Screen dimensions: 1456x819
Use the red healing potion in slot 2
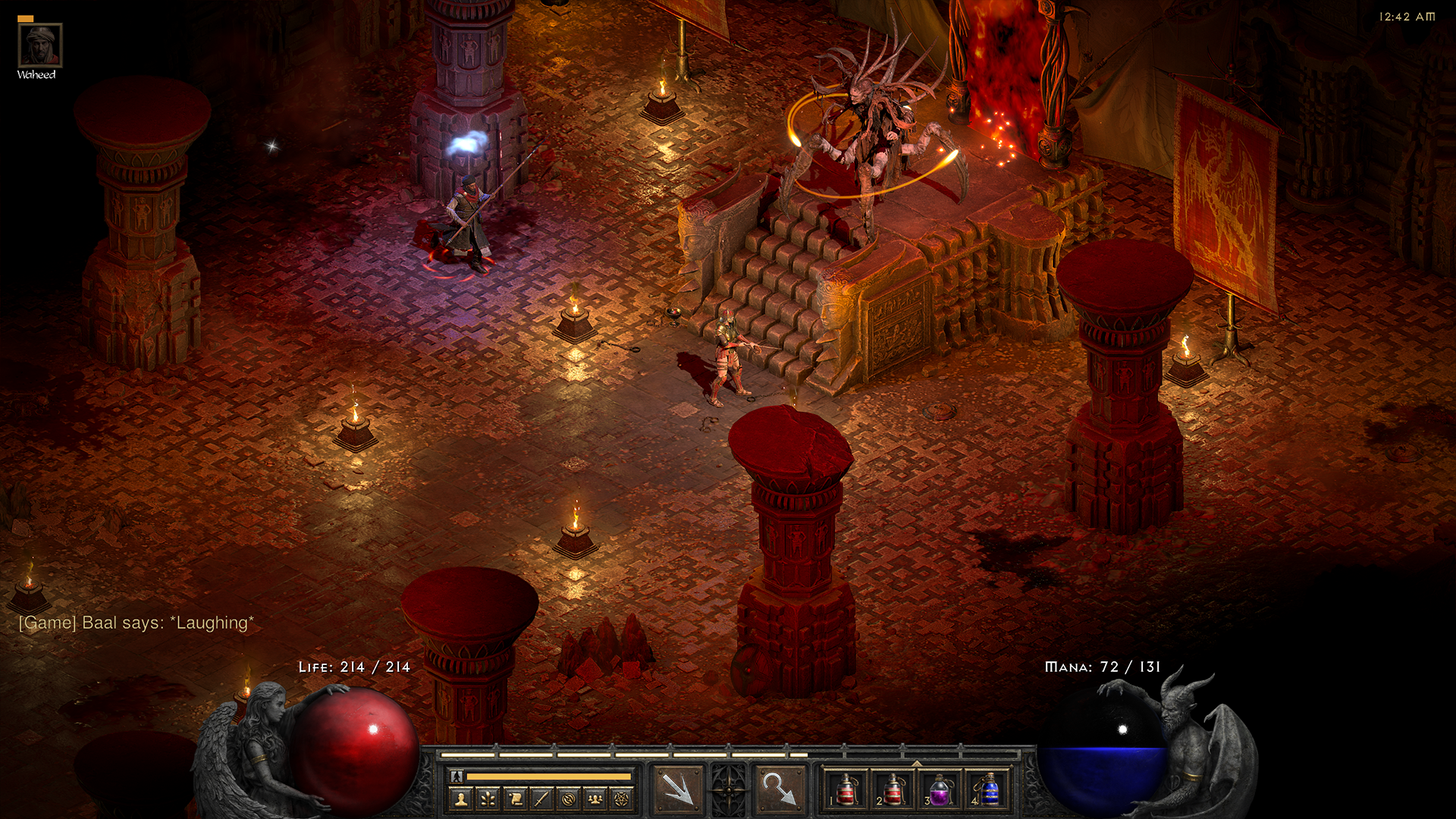coord(893,789)
